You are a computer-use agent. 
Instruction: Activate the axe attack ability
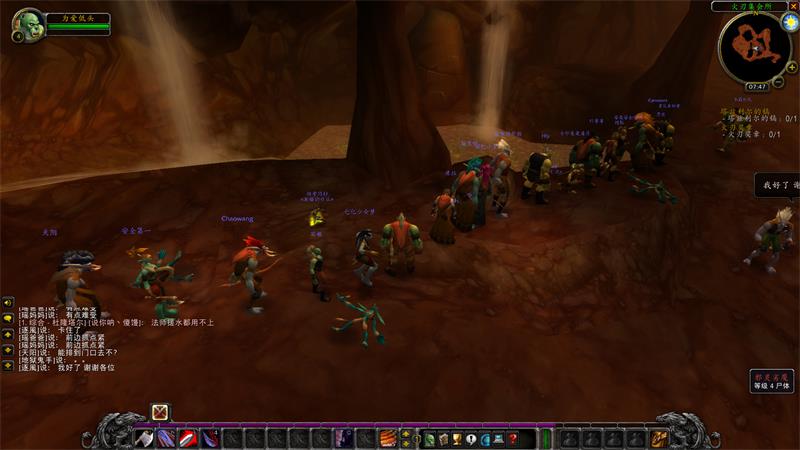[145, 438]
